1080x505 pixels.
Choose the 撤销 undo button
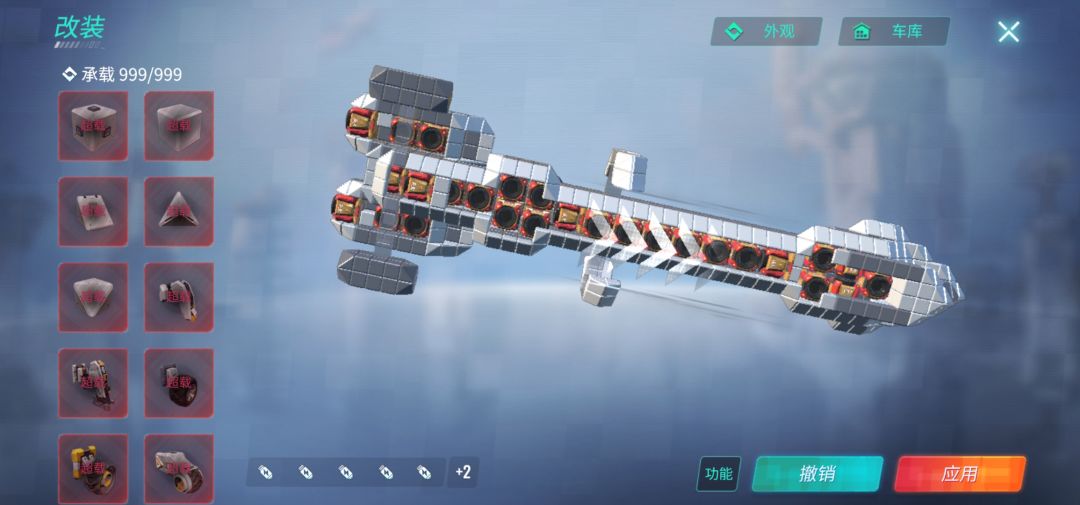pyautogui.click(x=817, y=473)
